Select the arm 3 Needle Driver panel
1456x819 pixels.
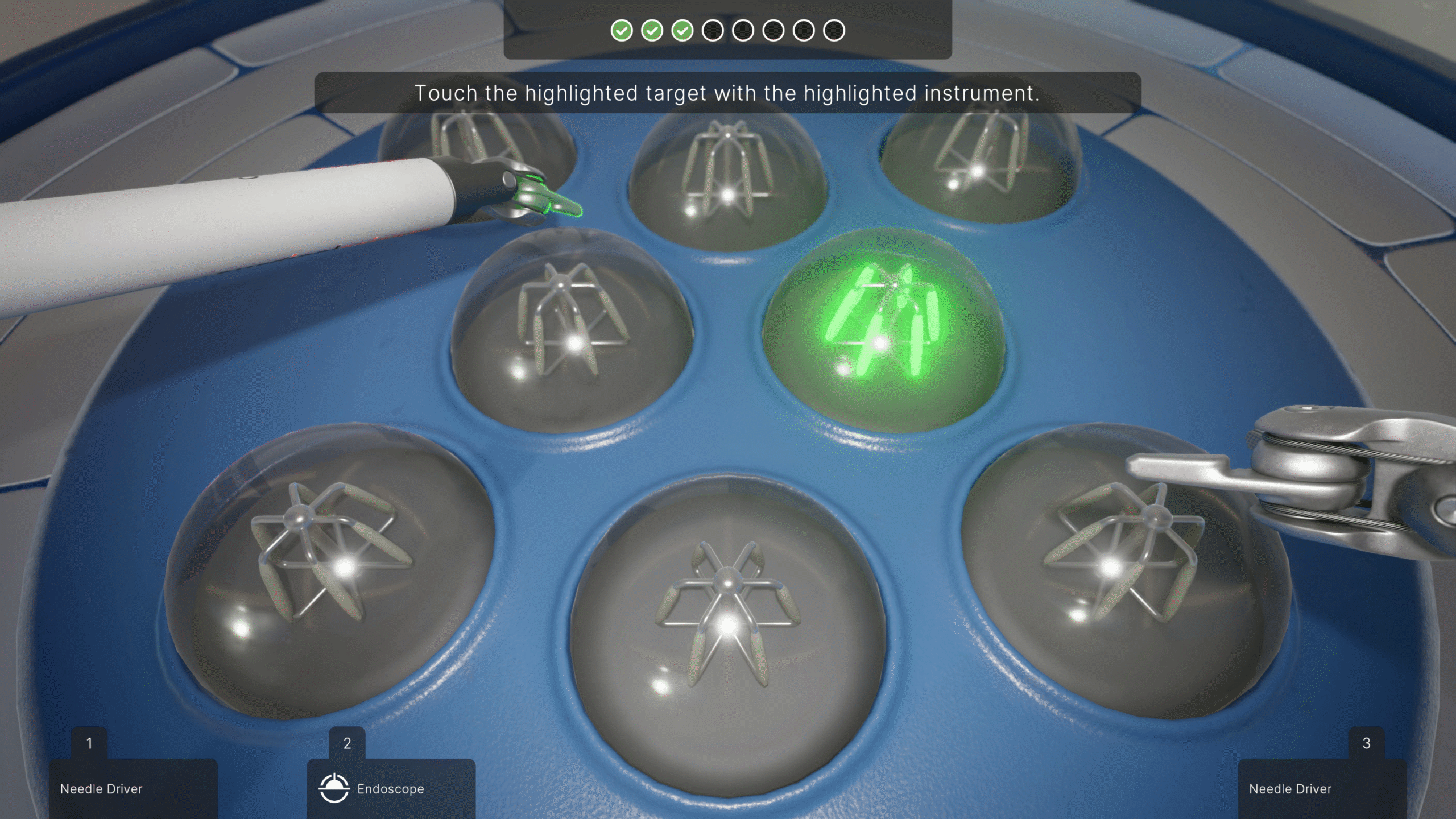(x=1321, y=788)
